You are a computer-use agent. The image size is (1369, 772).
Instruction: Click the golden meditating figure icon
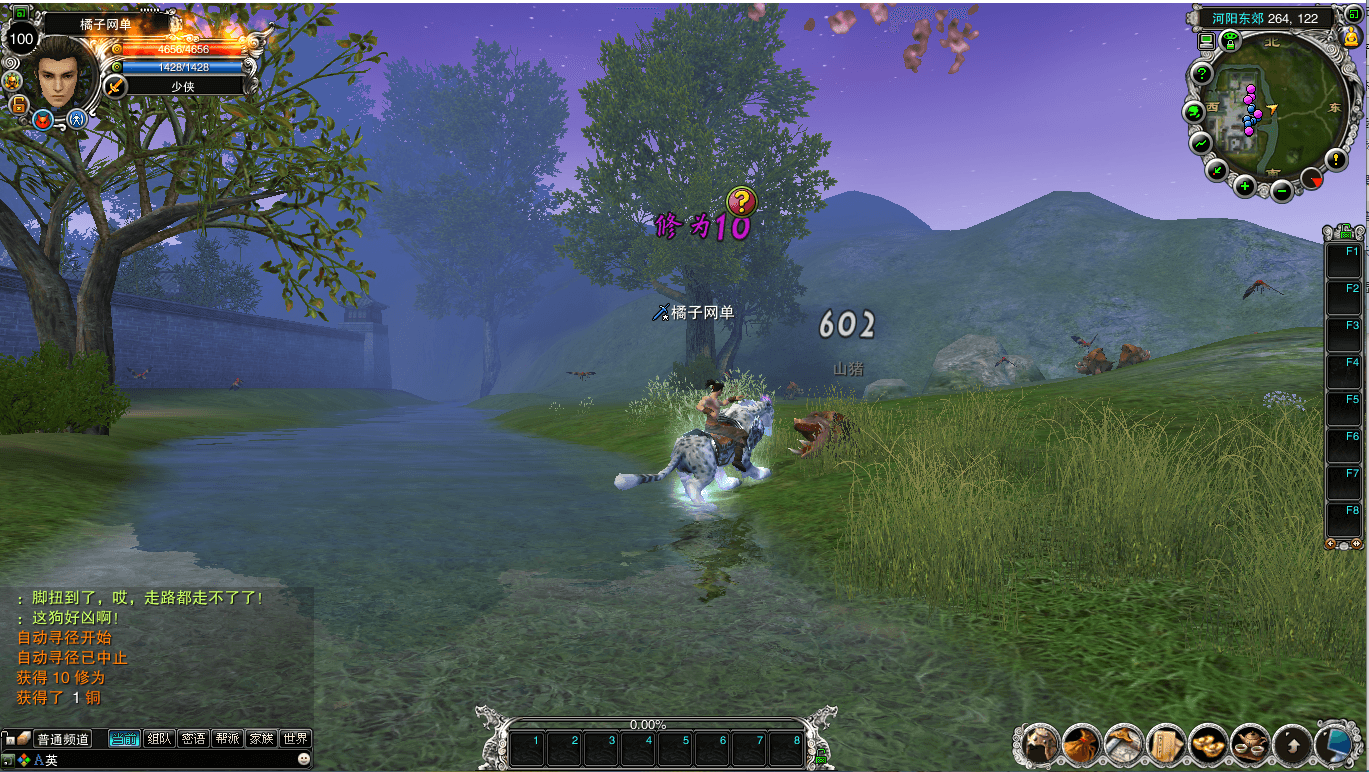(x=1351, y=38)
